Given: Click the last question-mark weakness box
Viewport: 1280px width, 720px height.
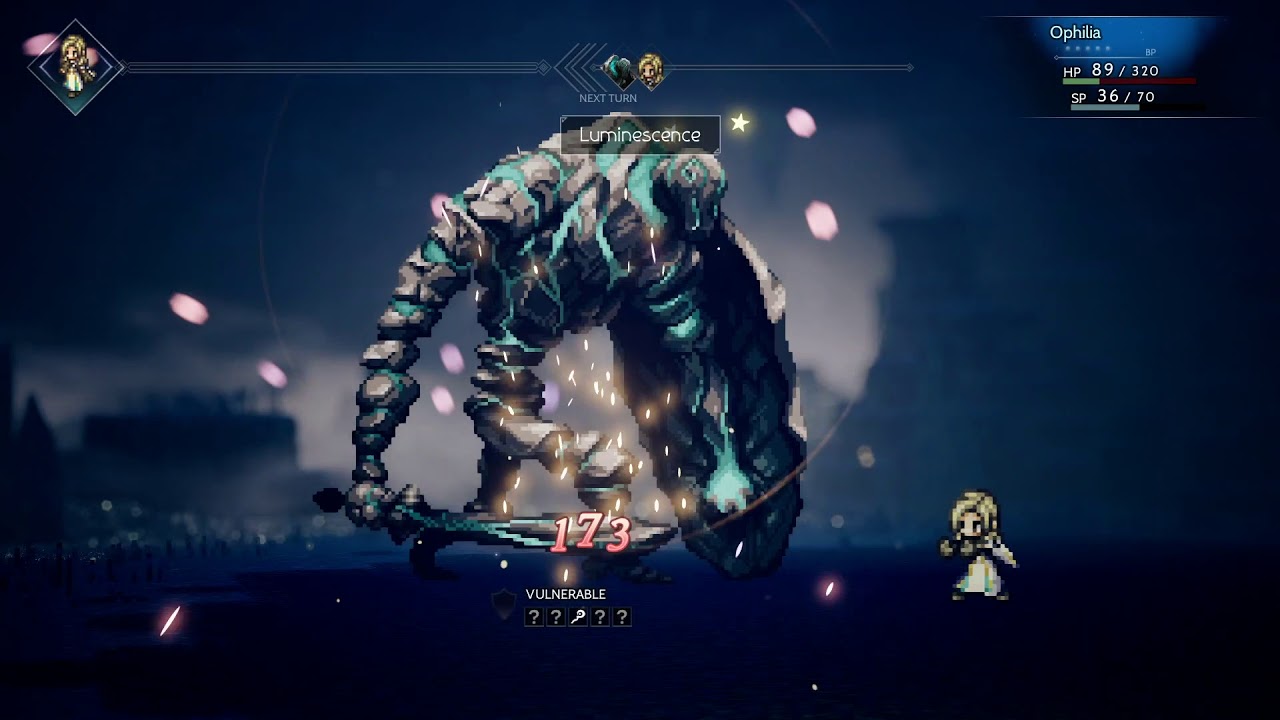Looking at the screenshot, I should [622, 616].
